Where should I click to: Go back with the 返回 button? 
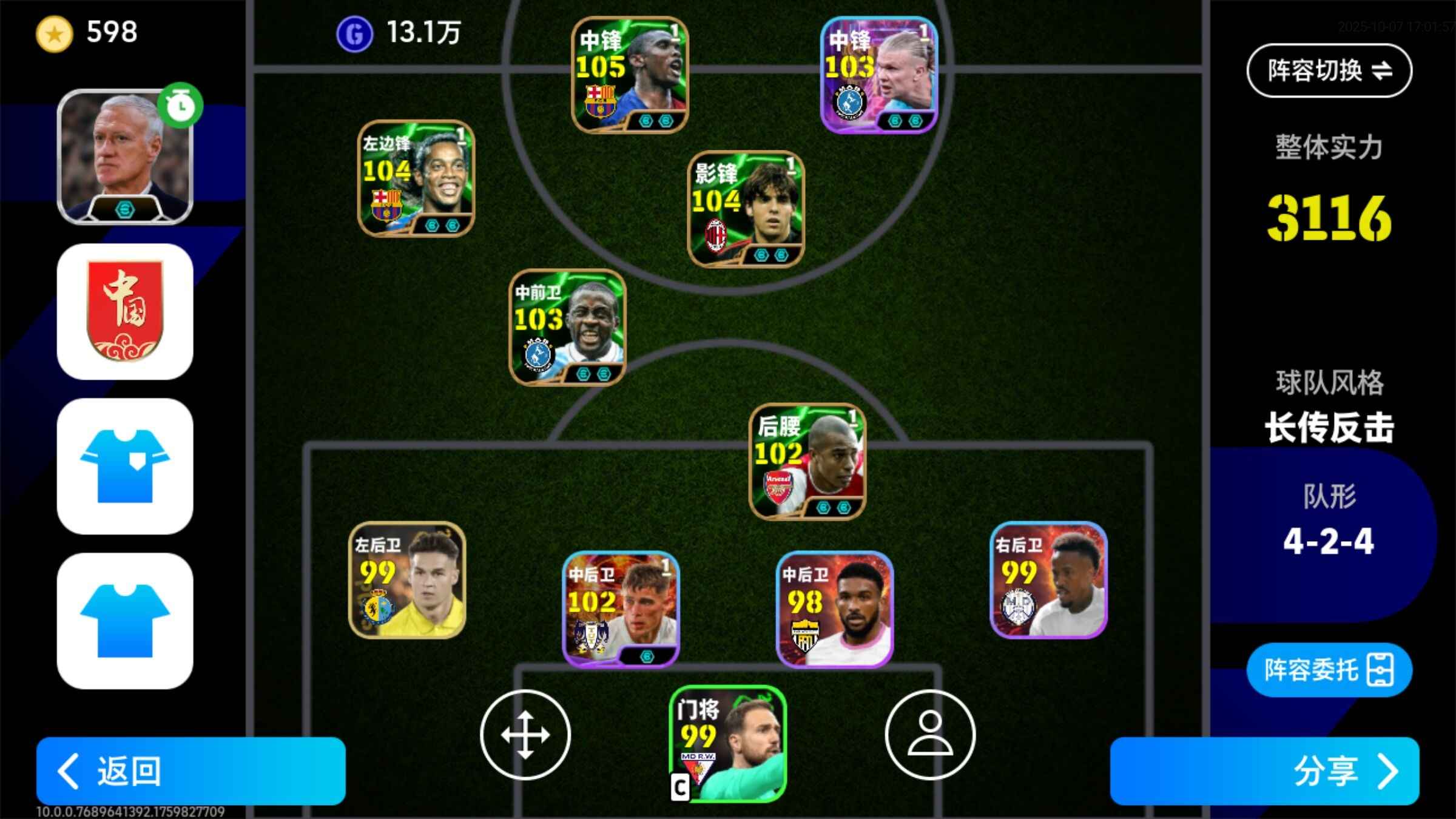[x=190, y=770]
